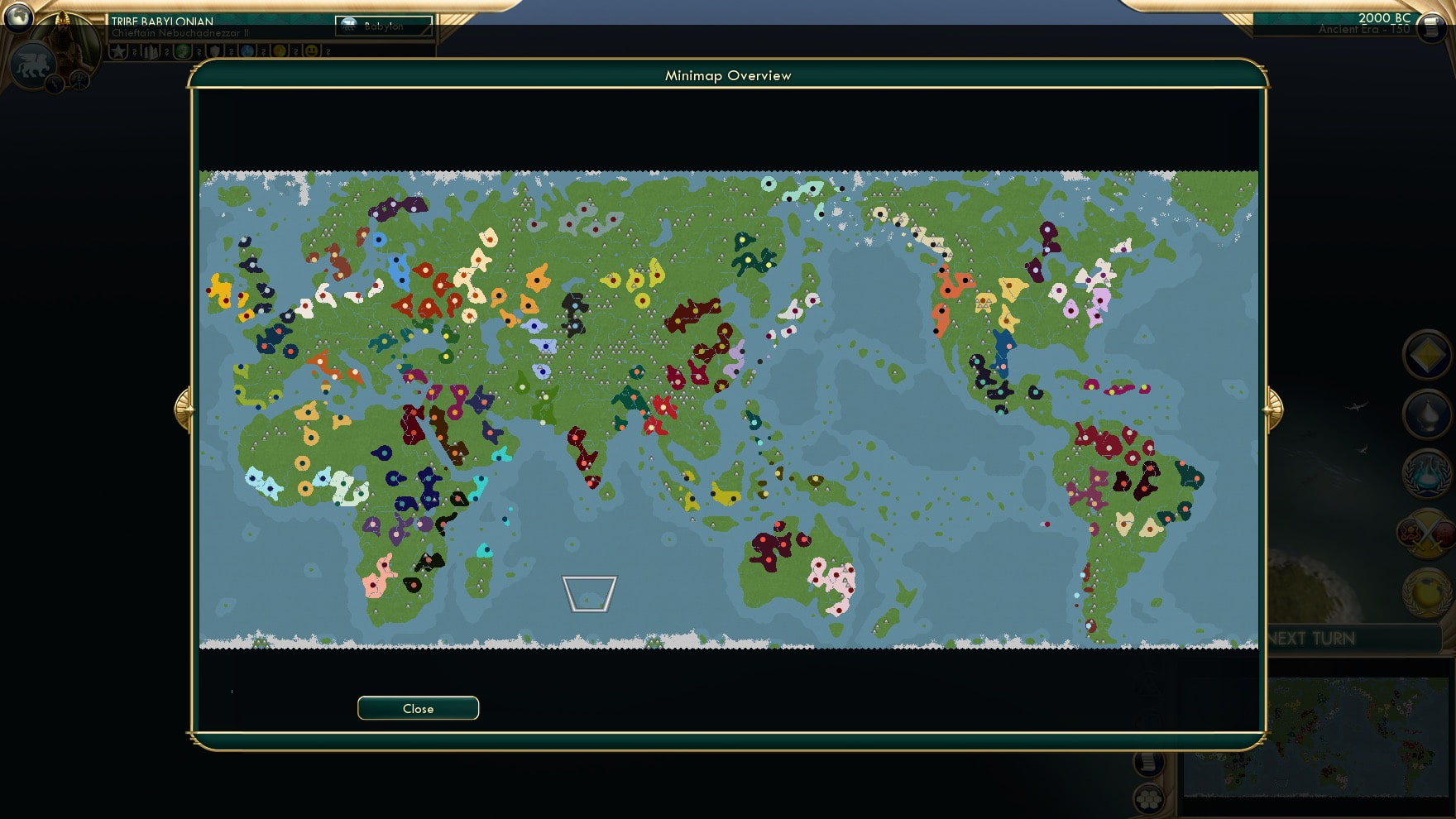The height and width of the screenshot is (819, 1456).
Task: Click the strategic view globe icon top-left
Action: 20,19
